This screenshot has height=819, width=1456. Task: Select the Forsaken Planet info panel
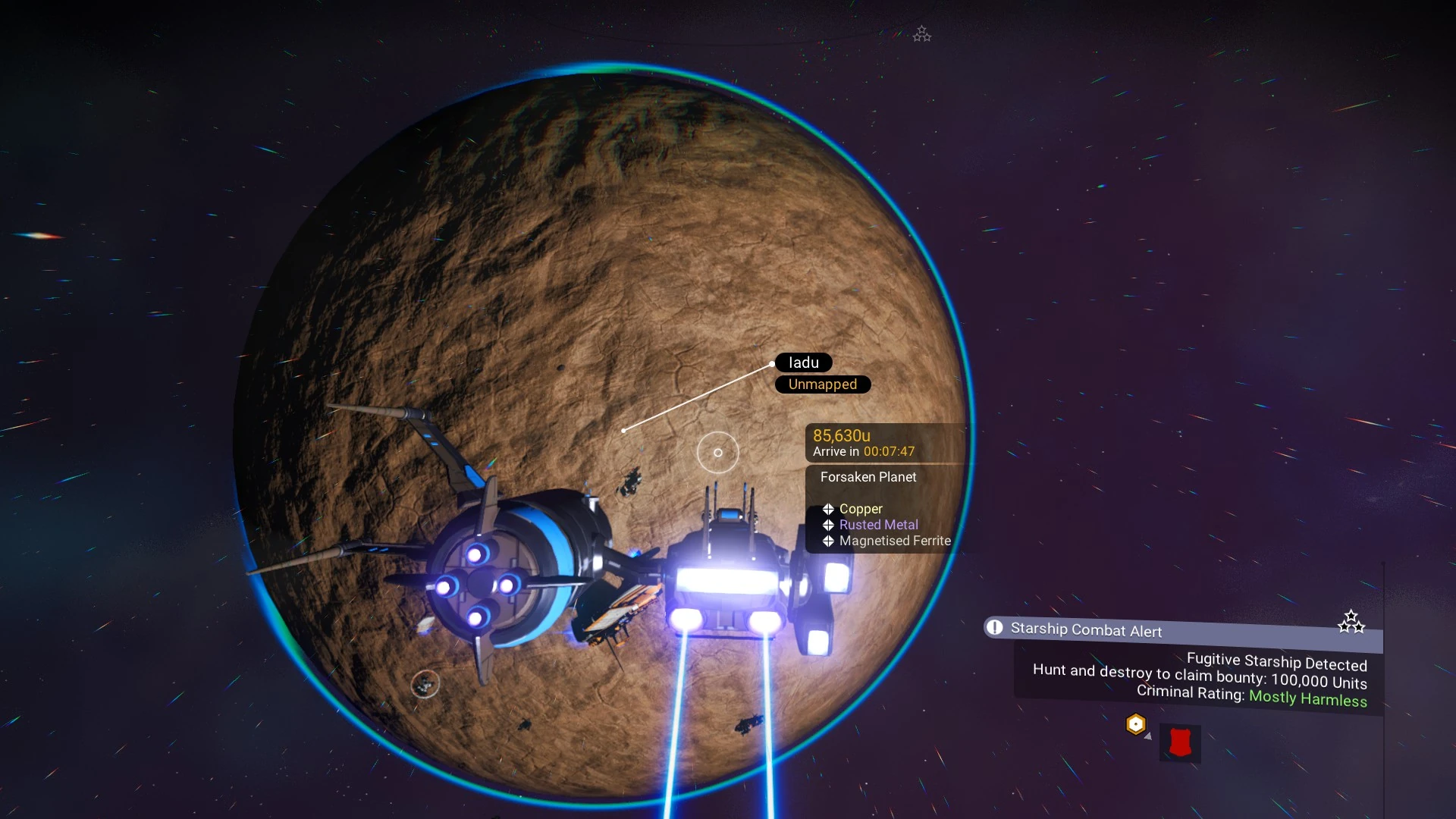coord(868,477)
